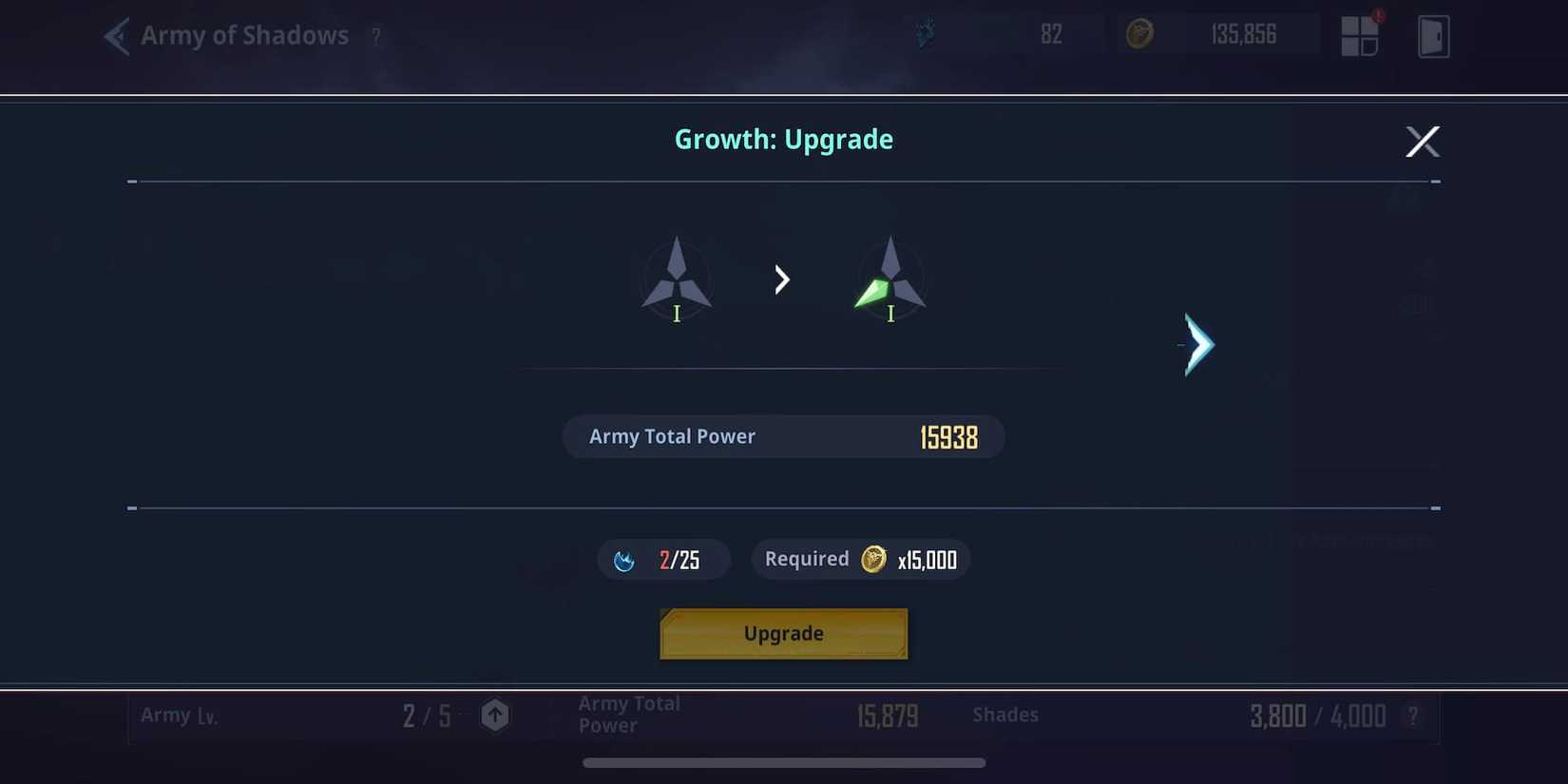
Task: Click the question mark next to Shades count
Action: 1412,715
